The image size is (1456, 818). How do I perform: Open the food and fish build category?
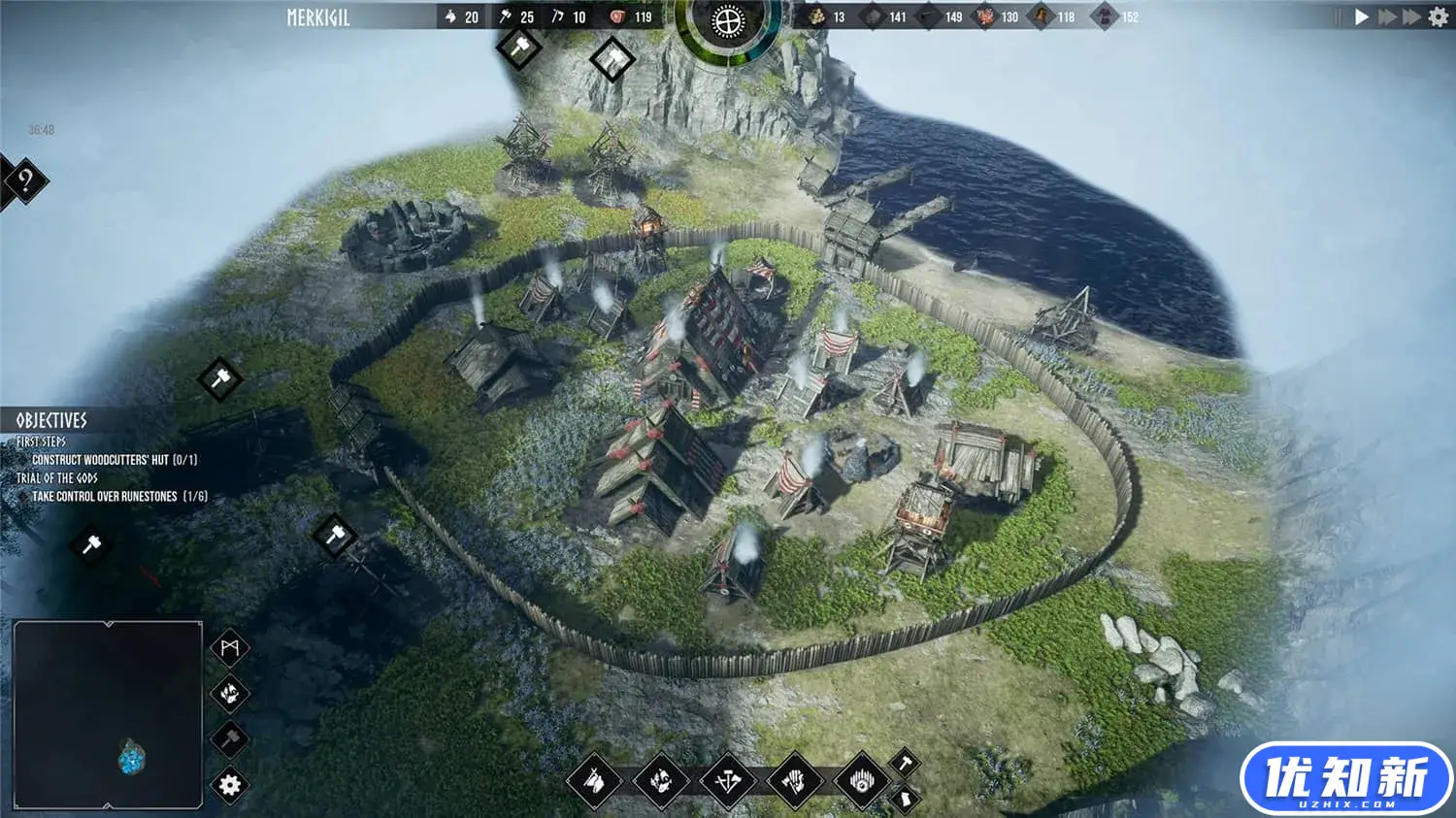pyautogui.click(x=661, y=780)
